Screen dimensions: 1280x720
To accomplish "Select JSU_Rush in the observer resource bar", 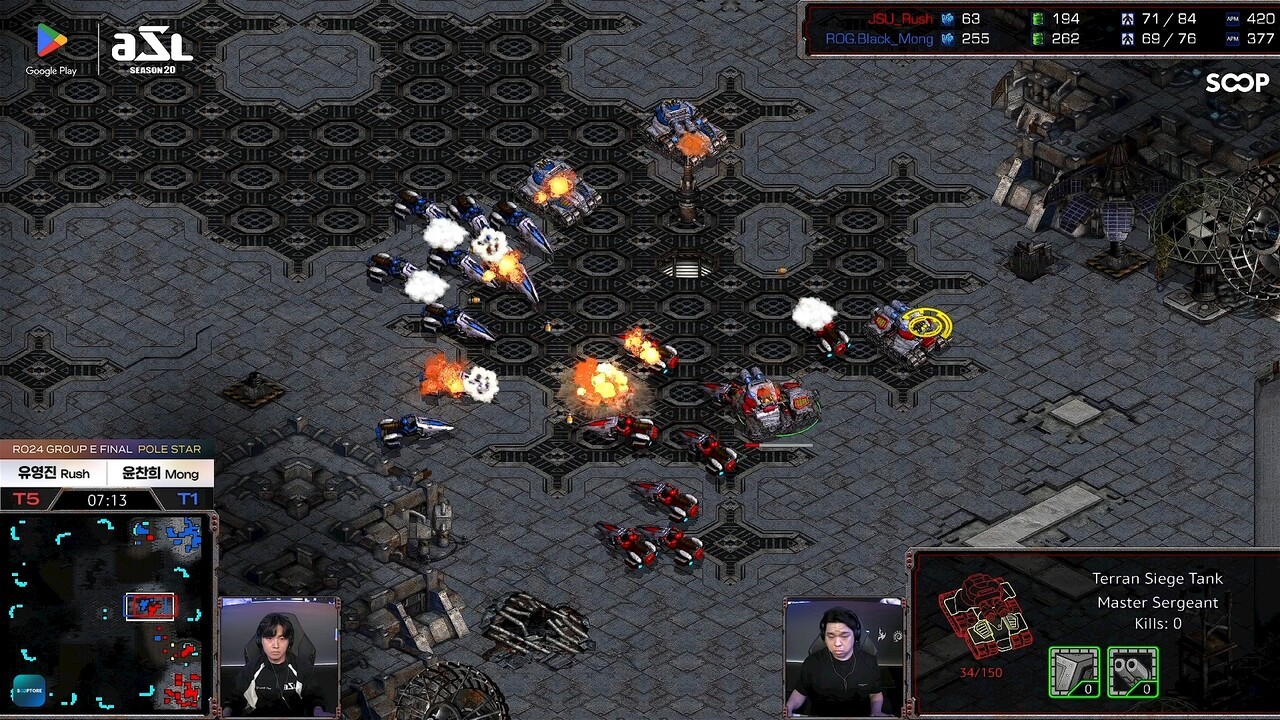I will [900, 18].
